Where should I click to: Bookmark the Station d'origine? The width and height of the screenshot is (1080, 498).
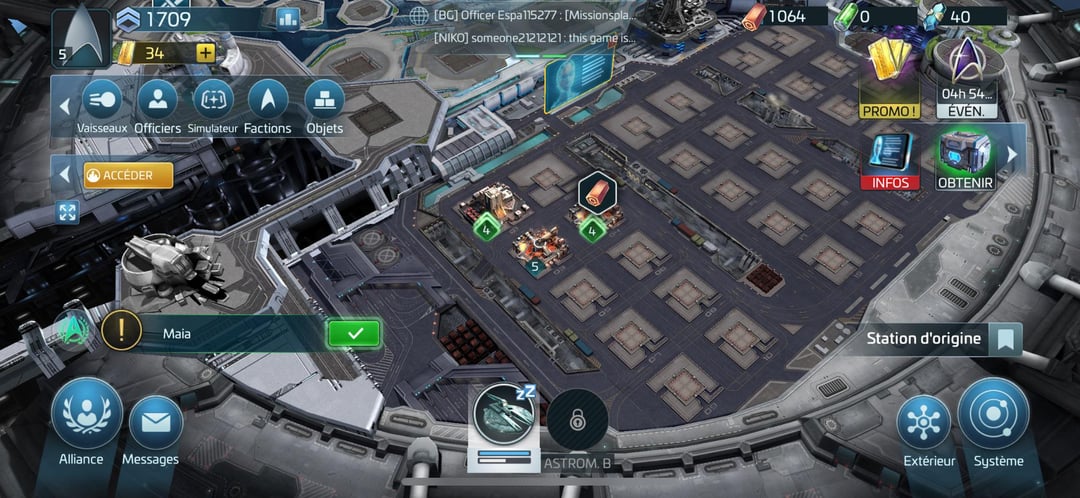pyautogui.click(x=1005, y=339)
